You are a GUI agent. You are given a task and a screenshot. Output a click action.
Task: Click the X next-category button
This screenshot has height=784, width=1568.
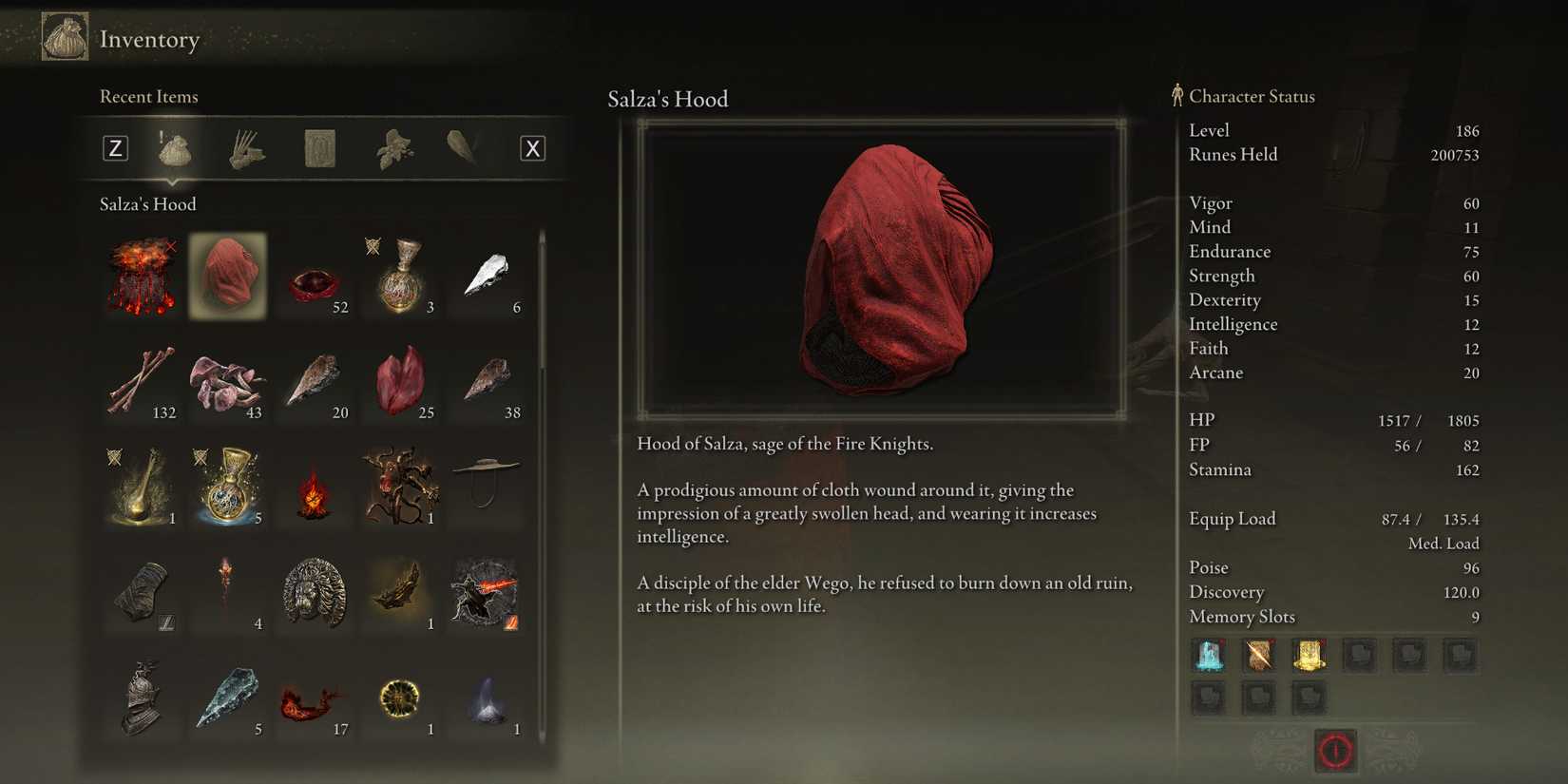(x=533, y=148)
